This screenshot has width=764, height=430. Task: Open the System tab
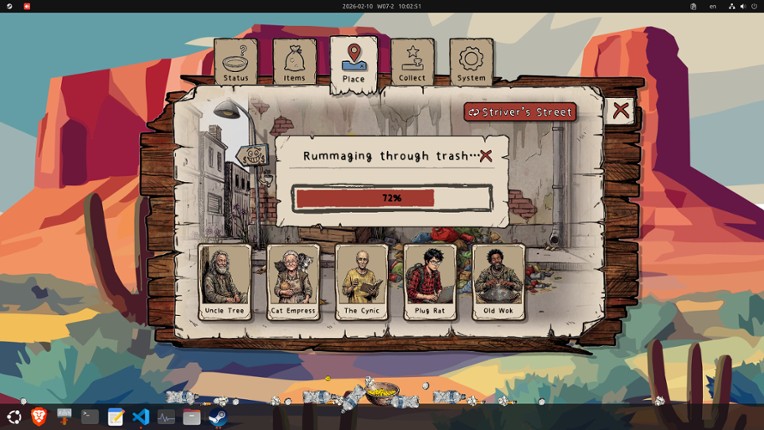pos(471,62)
